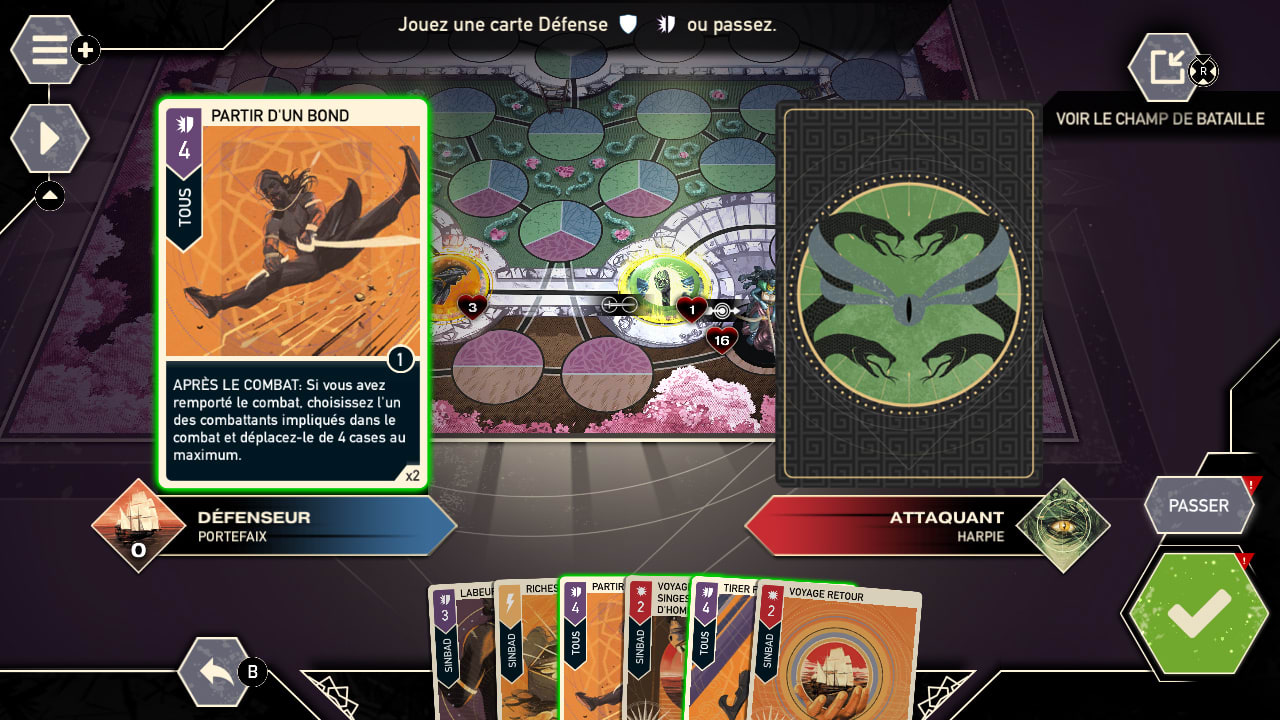Click the harpy eye icon on the Attaquant banner
This screenshot has height=720, width=1280.
(x=1064, y=524)
